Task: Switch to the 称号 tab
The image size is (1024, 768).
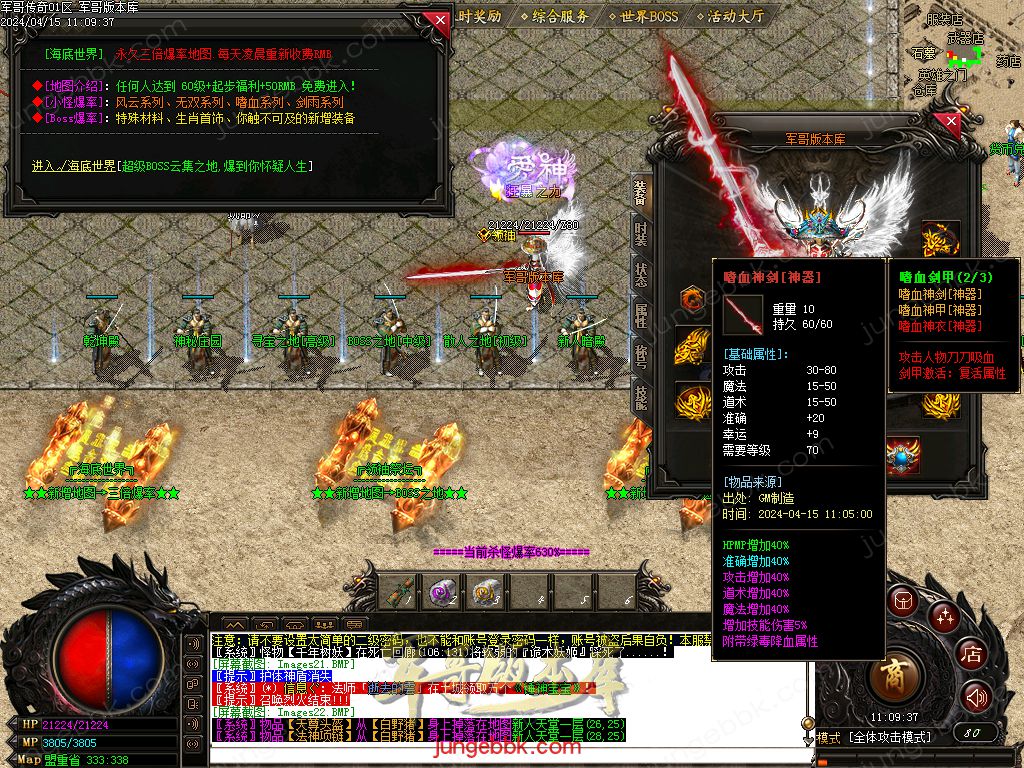Action: pos(641,357)
